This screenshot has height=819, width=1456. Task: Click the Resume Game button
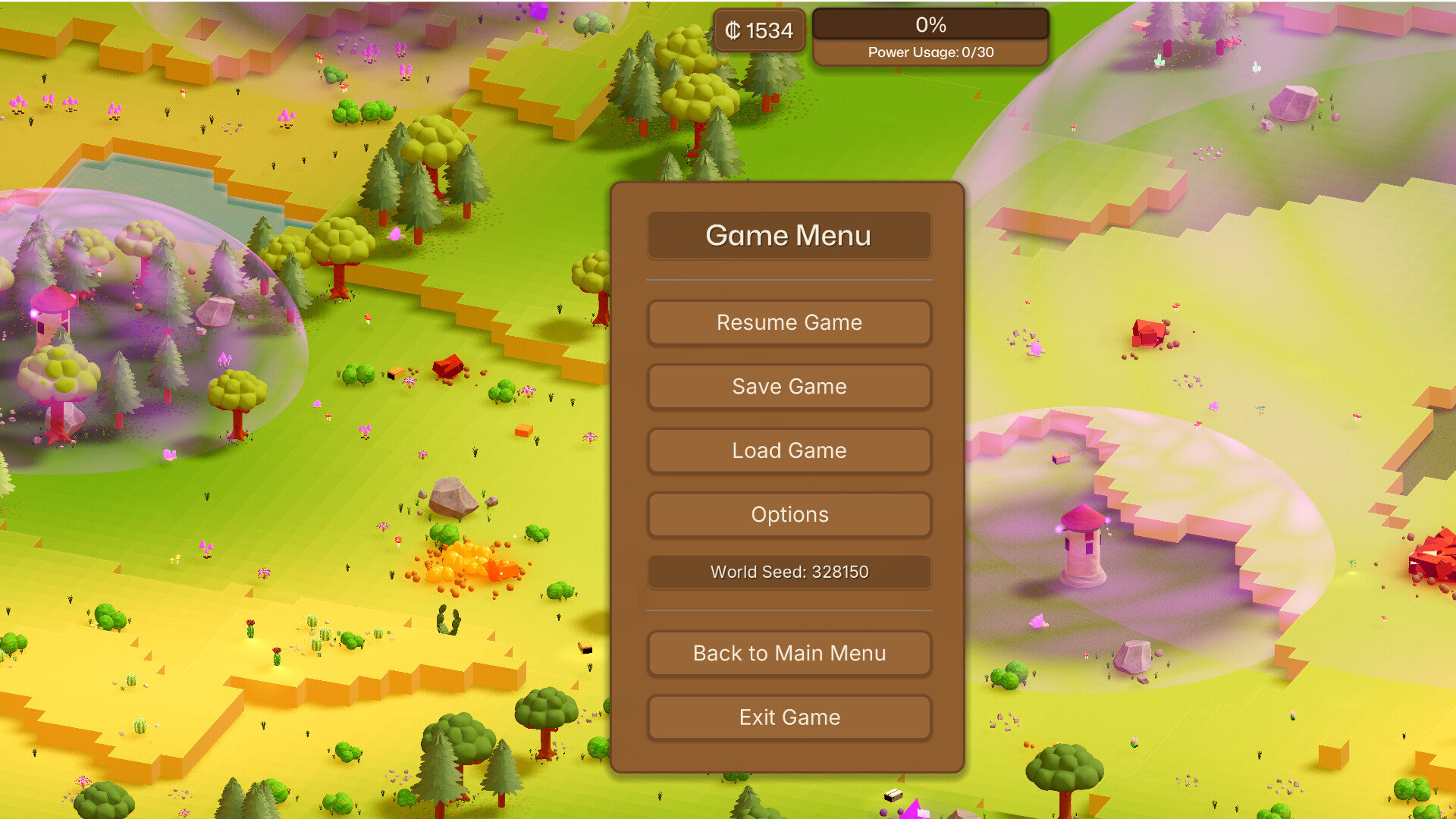pos(789,322)
